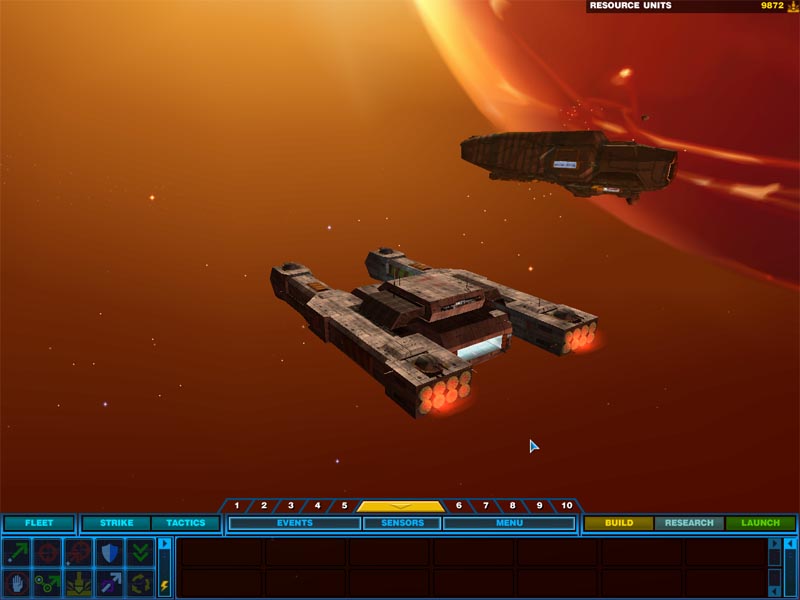Viewport: 800px width, 600px height.
Task: Click the red hand stop command
Action: [x=17, y=582]
